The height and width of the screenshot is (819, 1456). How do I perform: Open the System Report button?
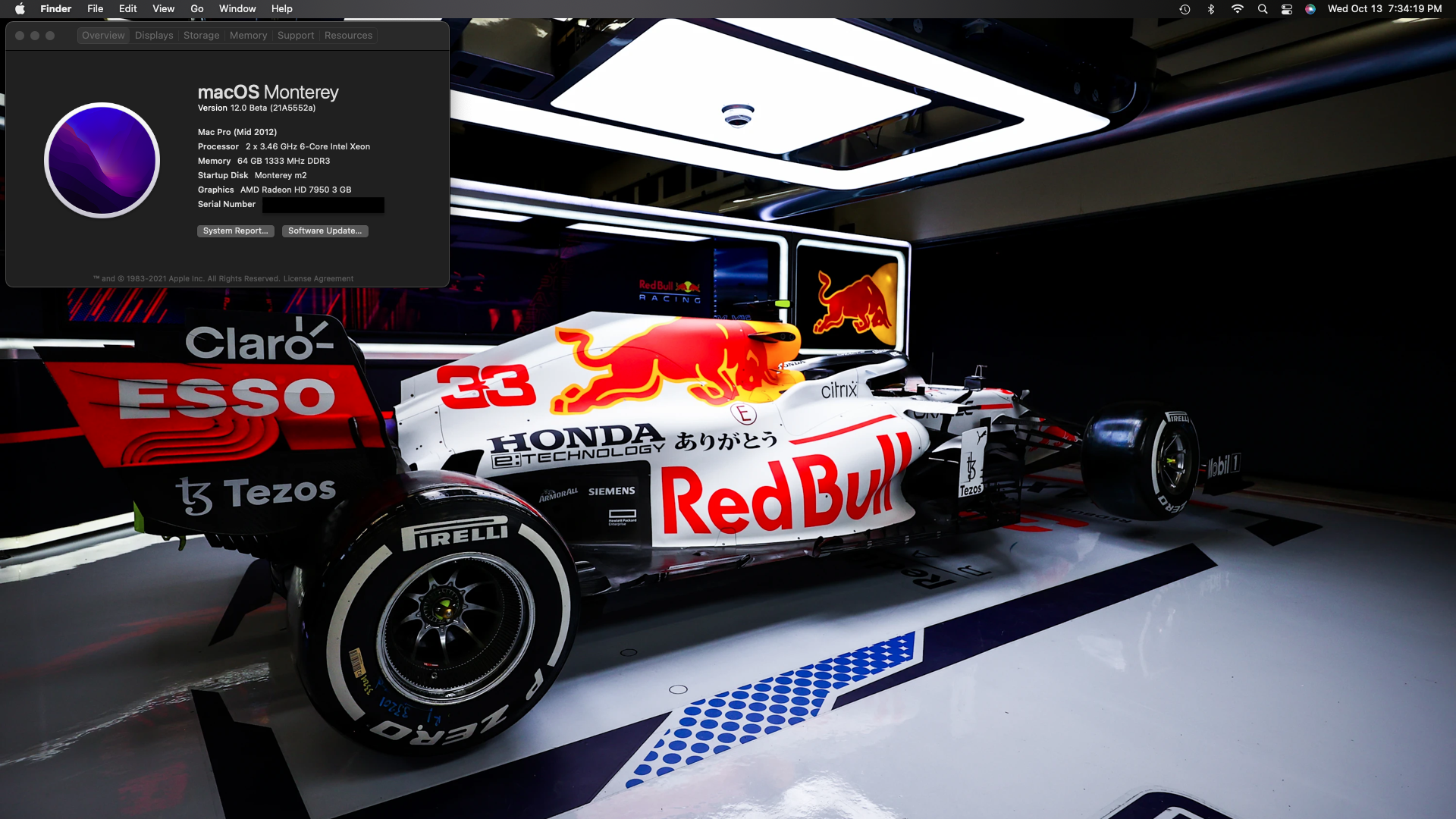point(235,231)
